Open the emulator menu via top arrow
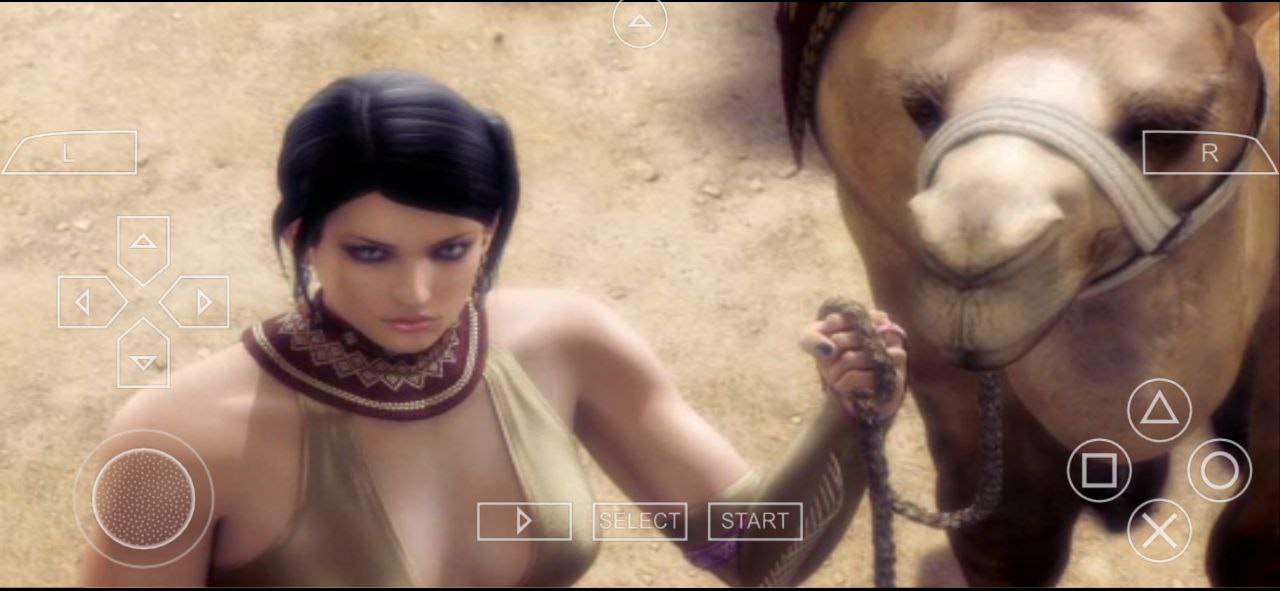The height and width of the screenshot is (591, 1280). 640,22
